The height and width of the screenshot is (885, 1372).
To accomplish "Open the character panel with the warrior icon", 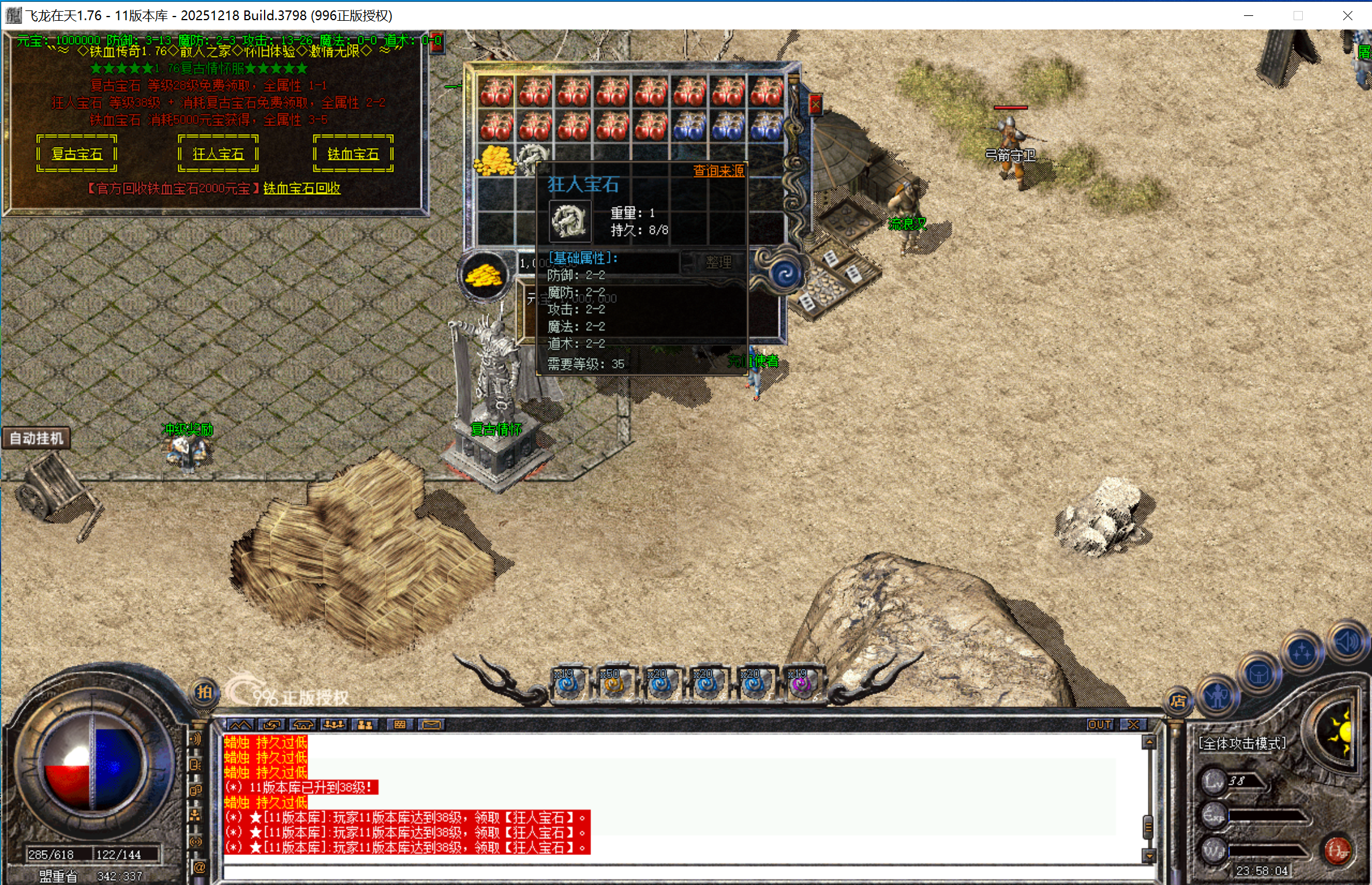I will click(x=1218, y=696).
